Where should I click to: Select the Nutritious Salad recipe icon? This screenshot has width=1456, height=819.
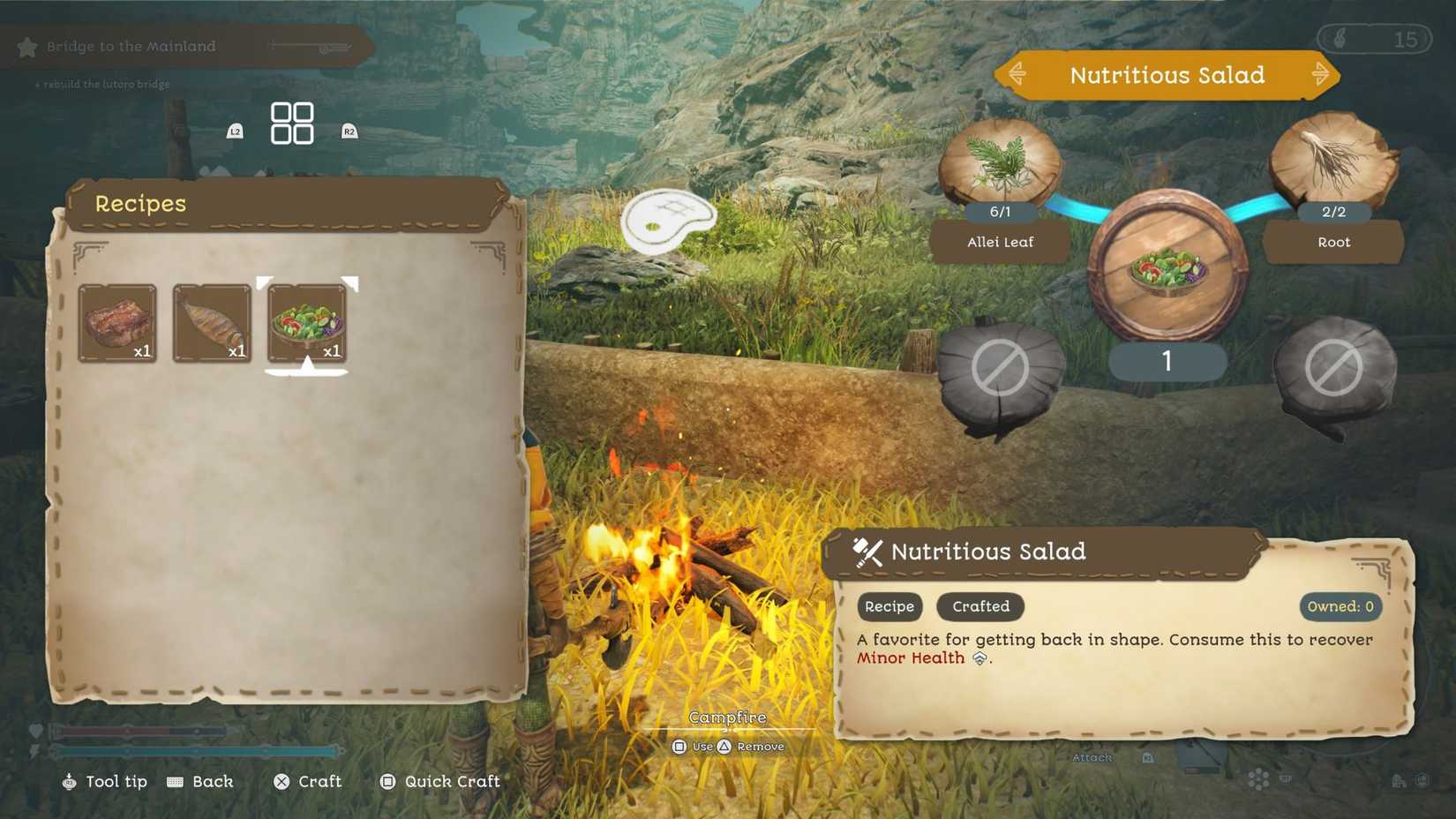306,323
